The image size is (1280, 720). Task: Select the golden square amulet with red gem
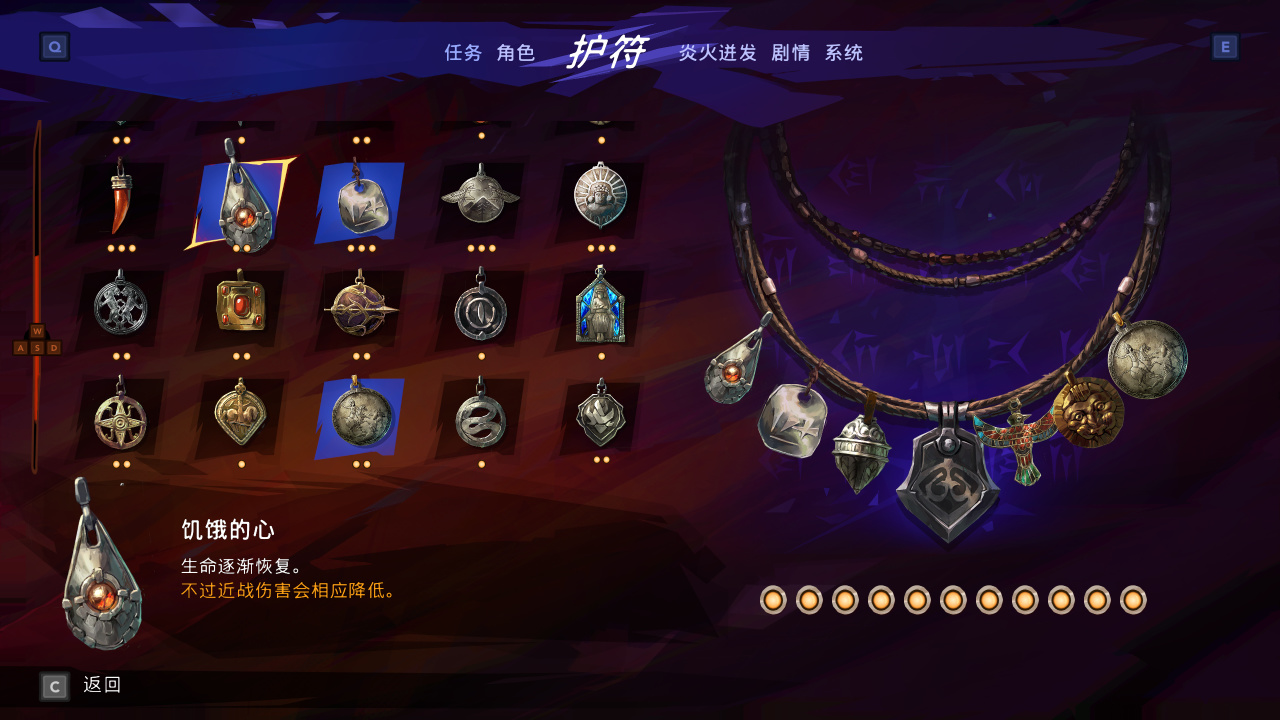(x=240, y=308)
